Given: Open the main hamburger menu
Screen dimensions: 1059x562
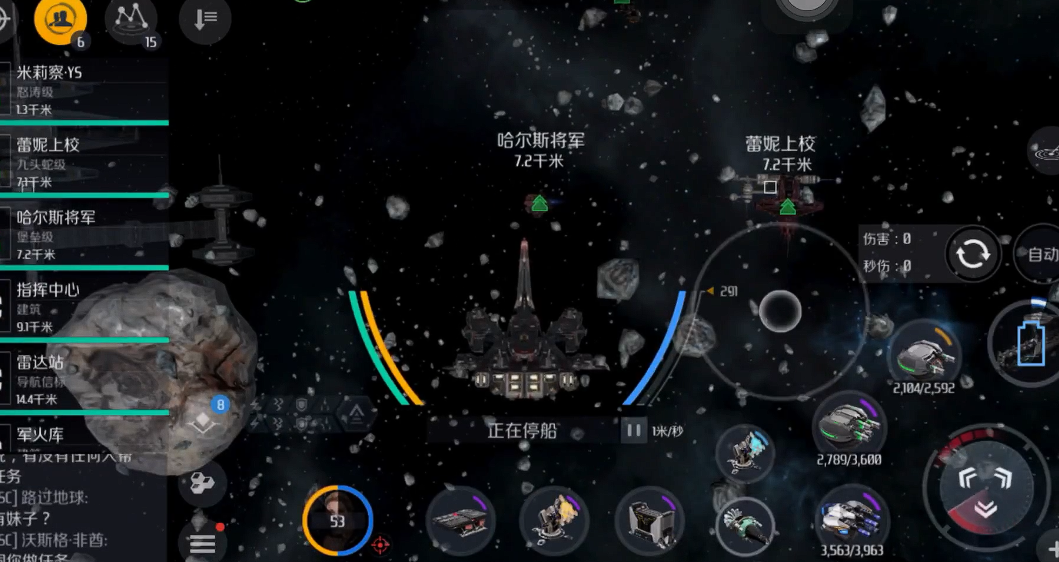Looking at the screenshot, I should coord(202,543).
